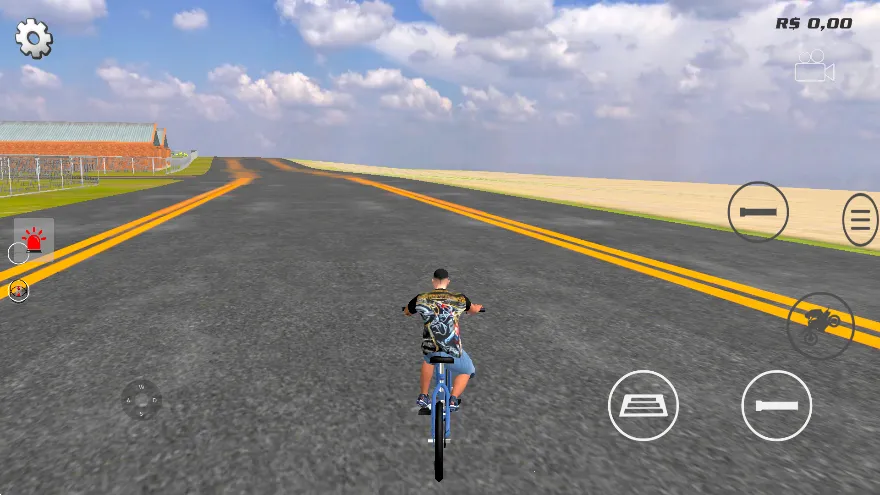Image resolution: width=880 pixels, height=495 pixels.
Task: Open the three-line hamburger menu
Action: (859, 220)
